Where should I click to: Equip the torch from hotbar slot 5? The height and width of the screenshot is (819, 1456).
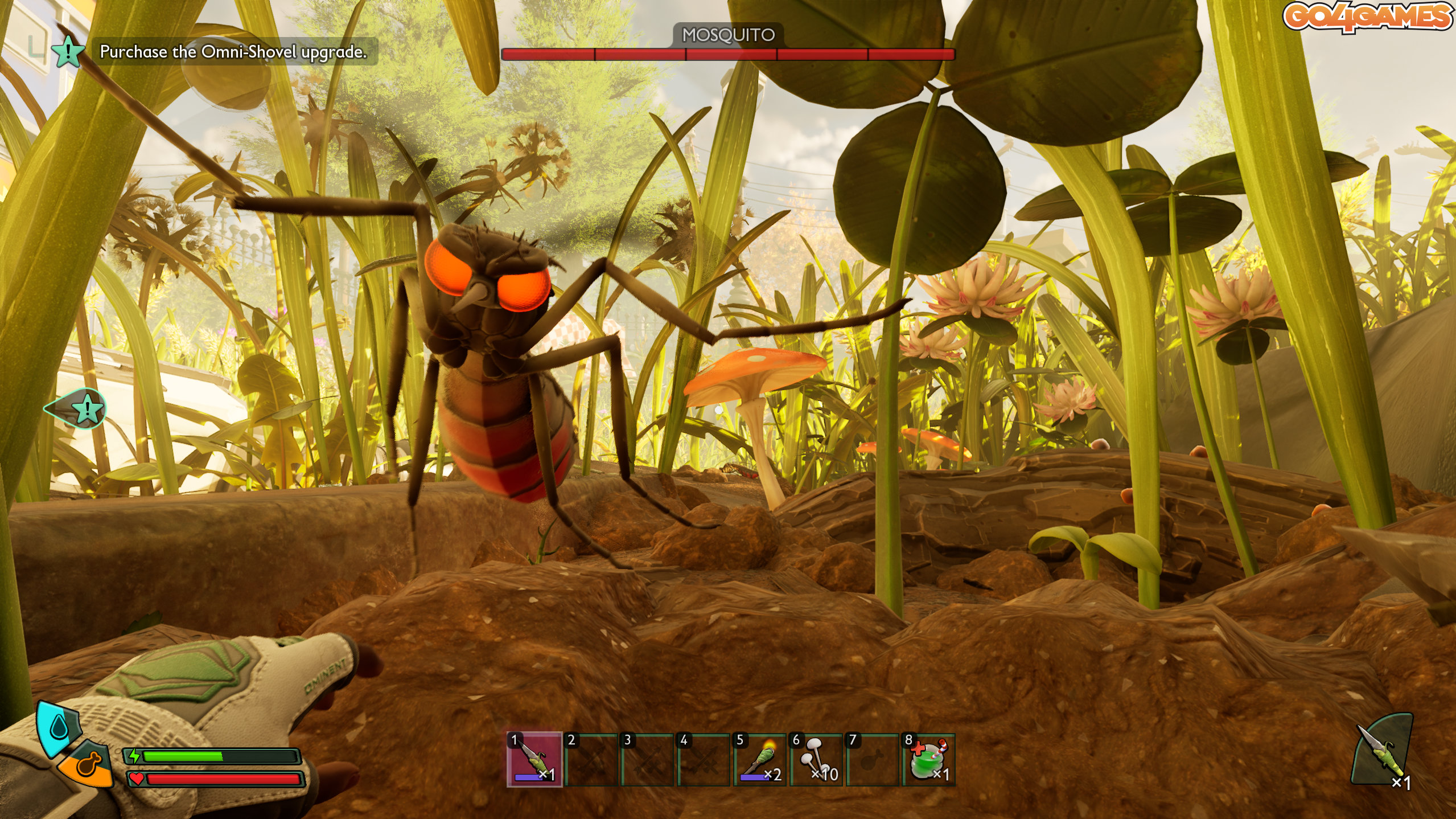coord(759,760)
